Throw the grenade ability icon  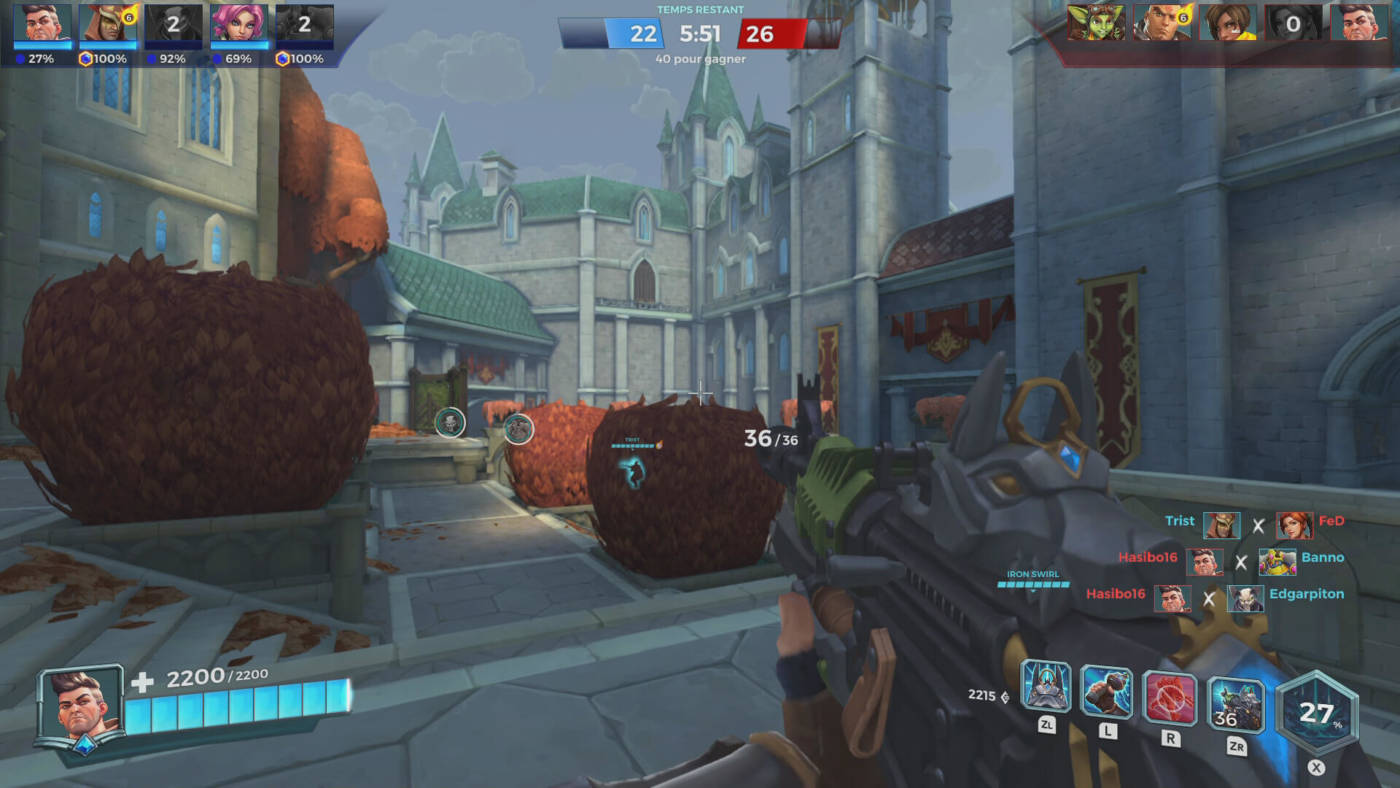[x=1107, y=692]
